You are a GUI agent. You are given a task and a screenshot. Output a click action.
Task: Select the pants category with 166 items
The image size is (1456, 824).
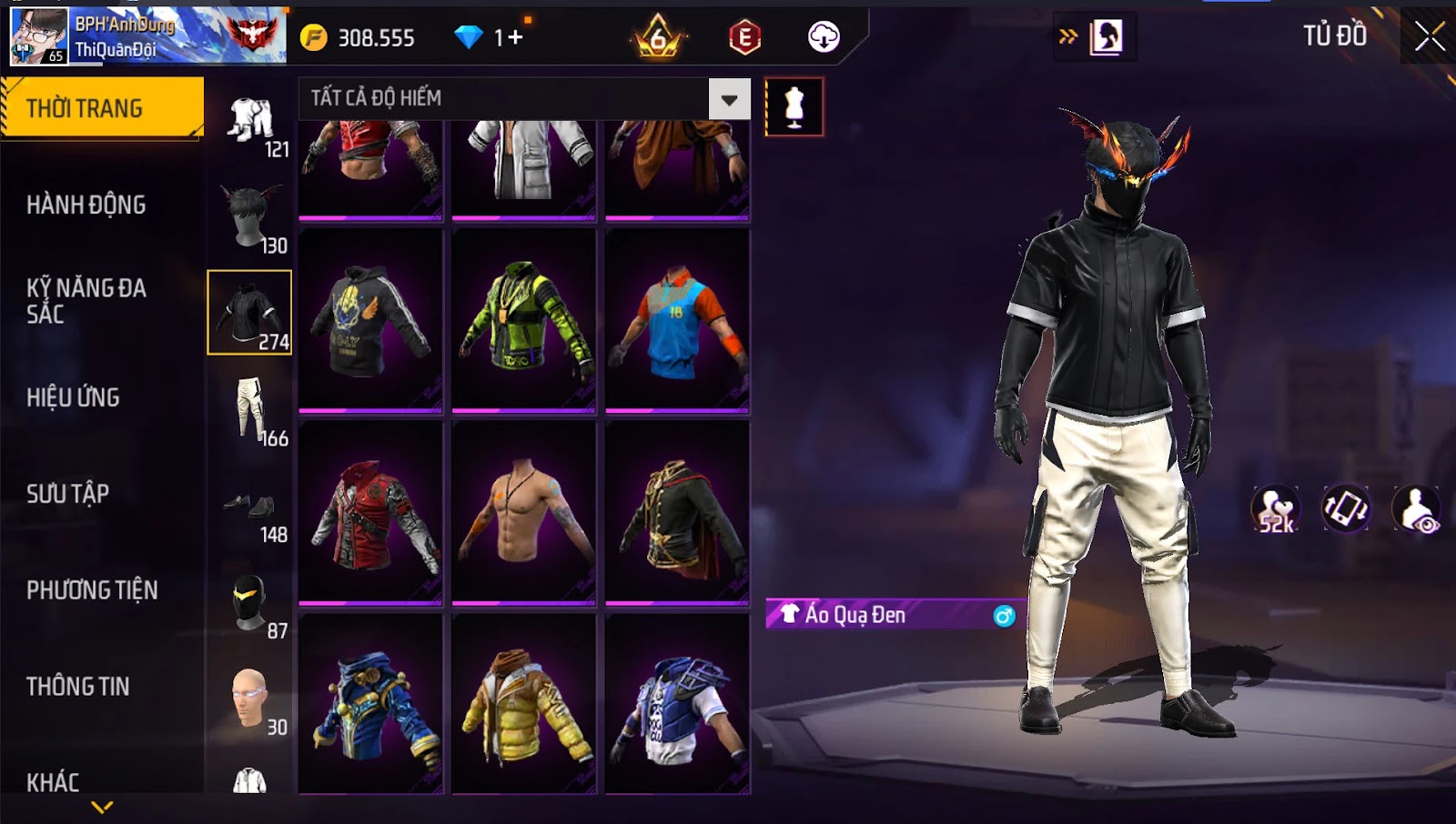[x=249, y=410]
